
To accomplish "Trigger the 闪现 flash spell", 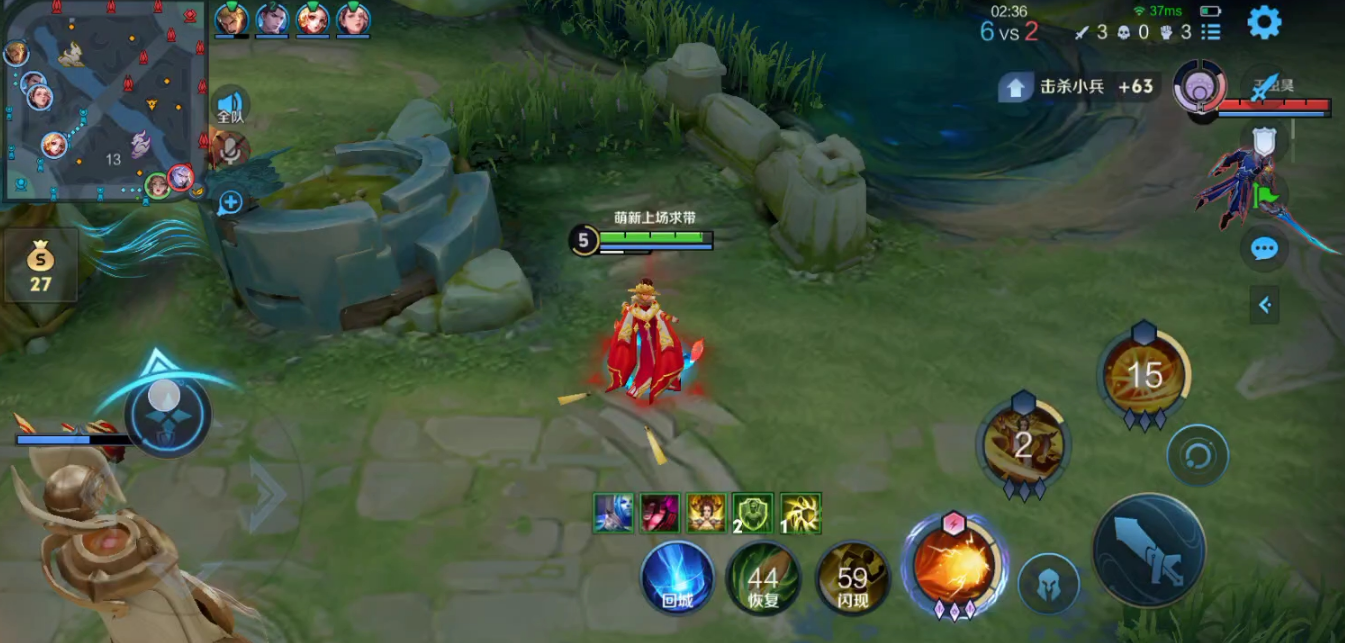I will tap(852, 578).
